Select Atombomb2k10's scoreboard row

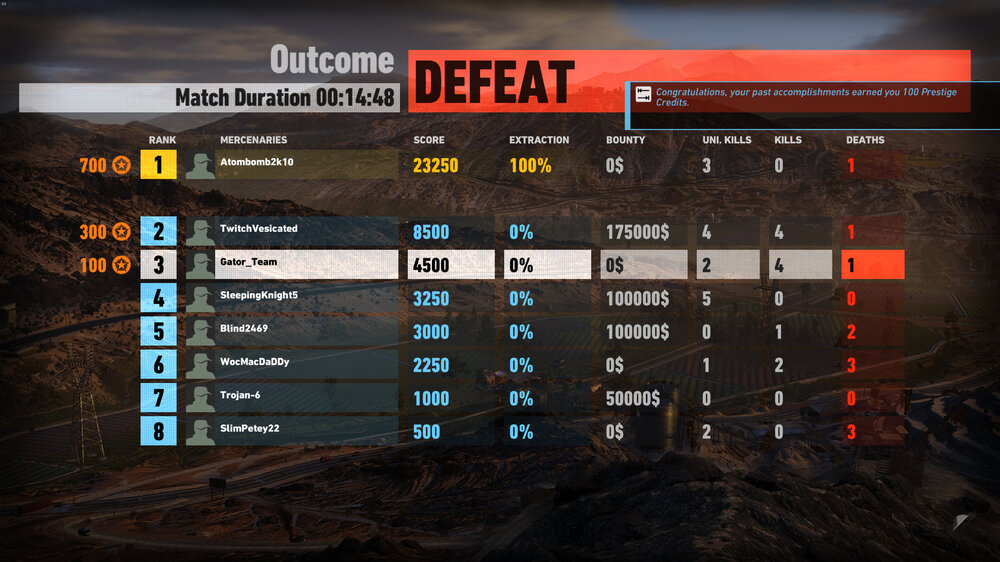tap(290, 165)
